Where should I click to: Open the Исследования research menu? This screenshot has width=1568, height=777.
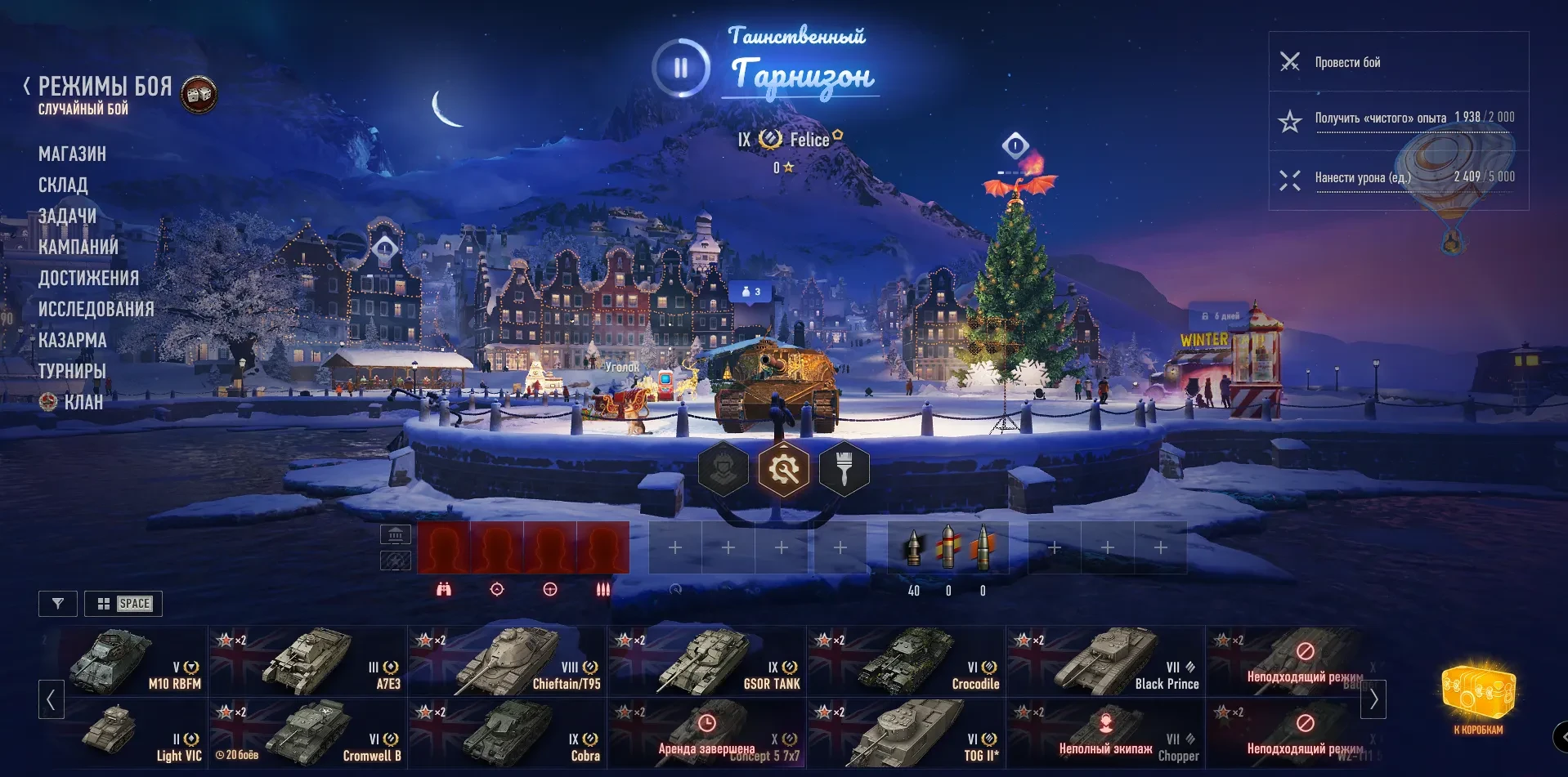96,309
